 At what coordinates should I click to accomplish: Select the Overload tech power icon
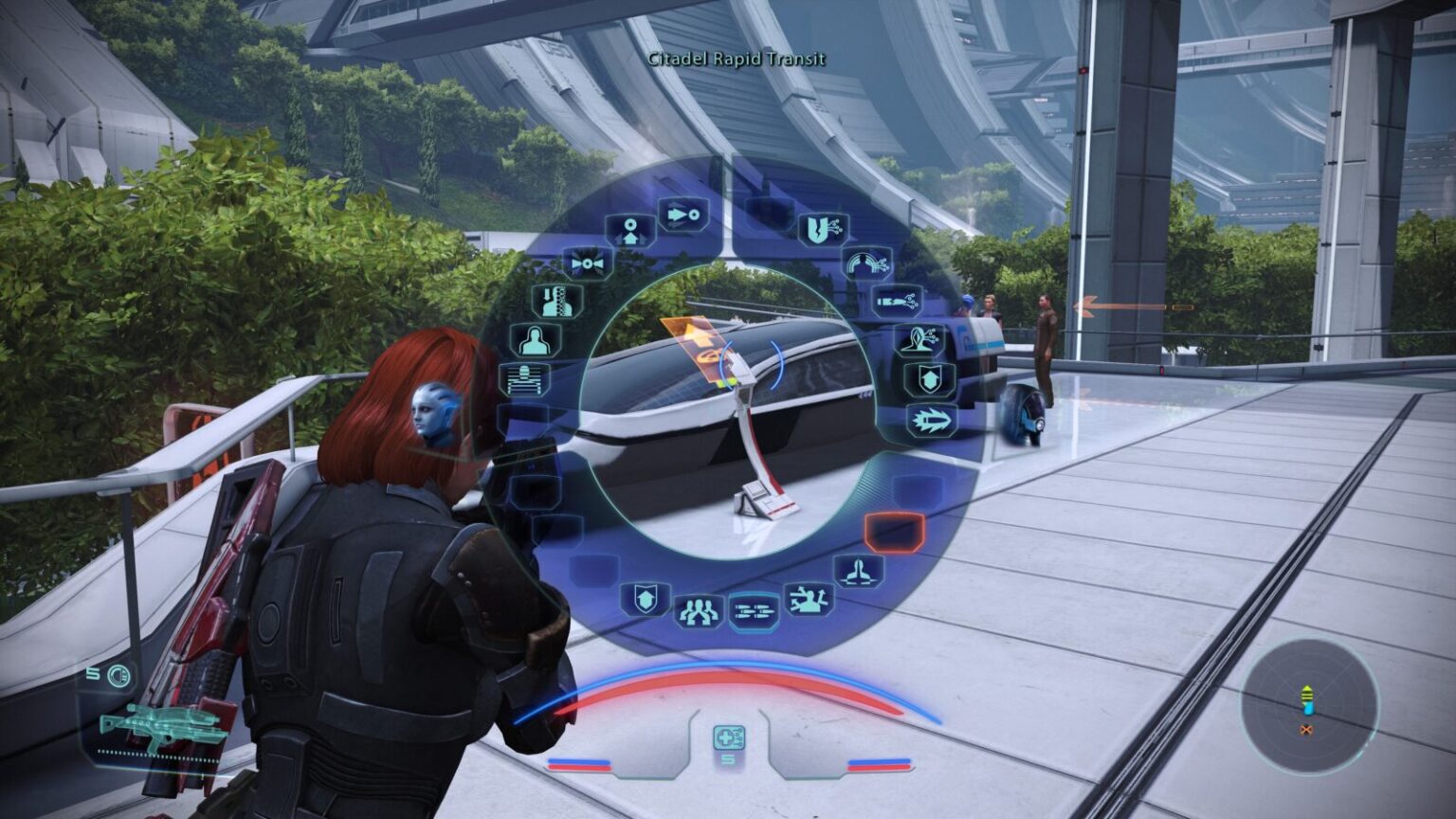coord(822,227)
